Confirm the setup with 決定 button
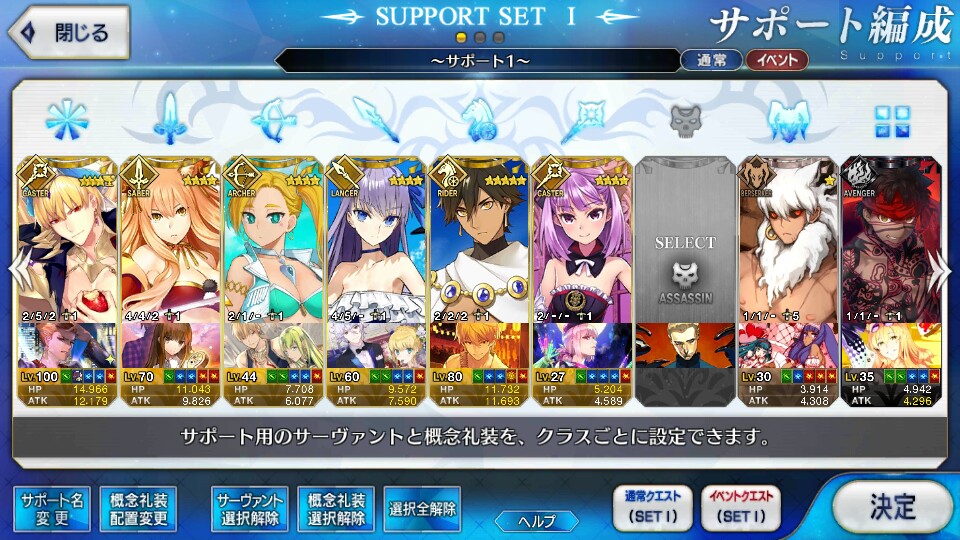This screenshot has width=960, height=540. click(891, 506)
